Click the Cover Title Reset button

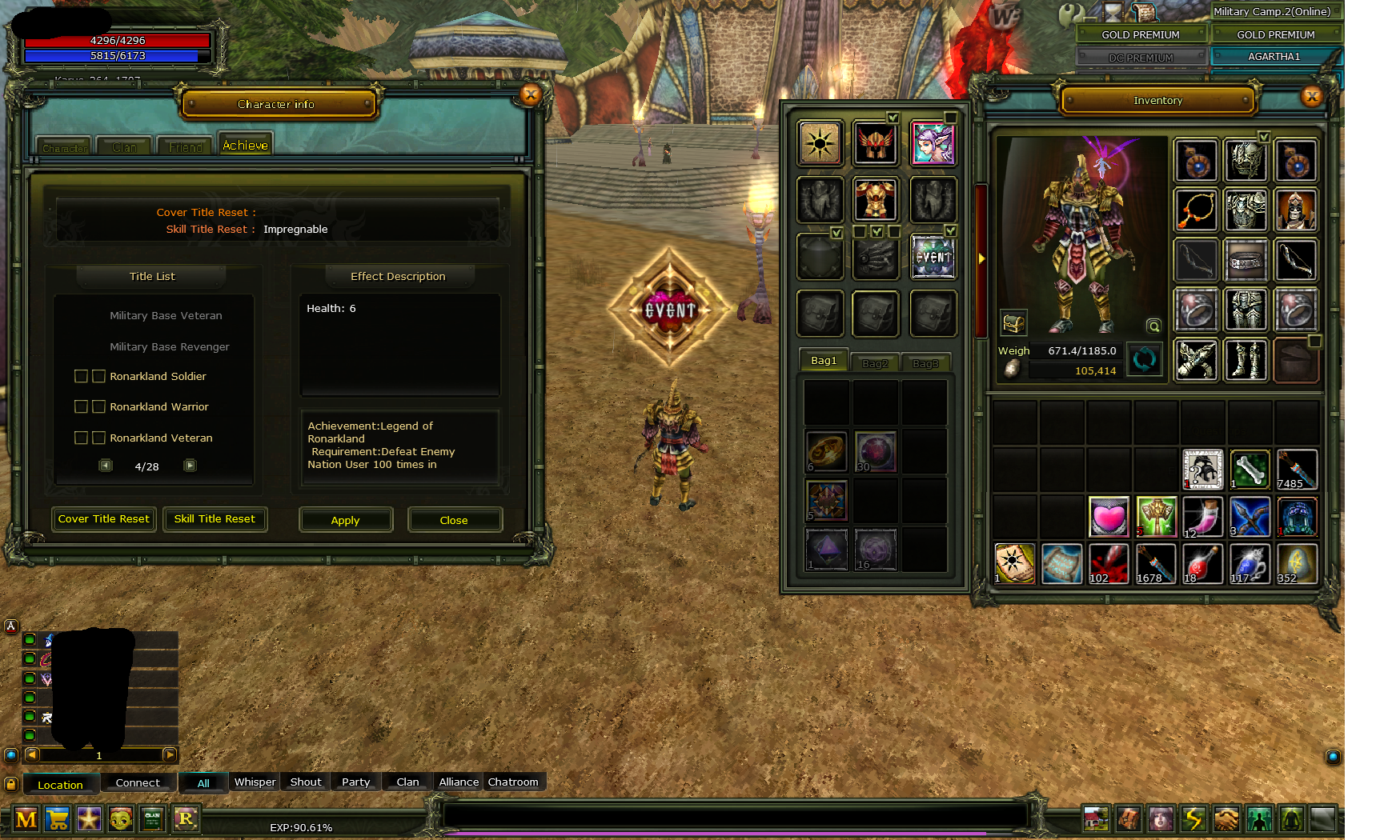[x=103, y=519]
